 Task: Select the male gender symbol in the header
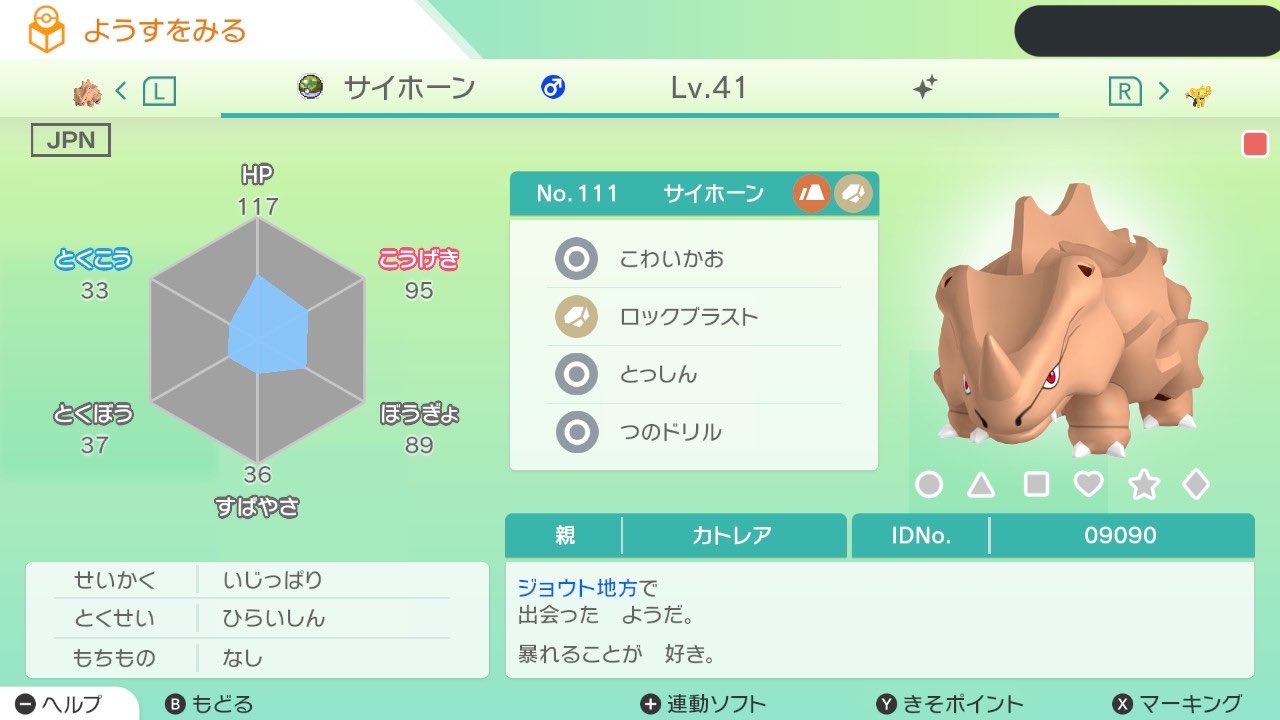(x=553, y=88)
